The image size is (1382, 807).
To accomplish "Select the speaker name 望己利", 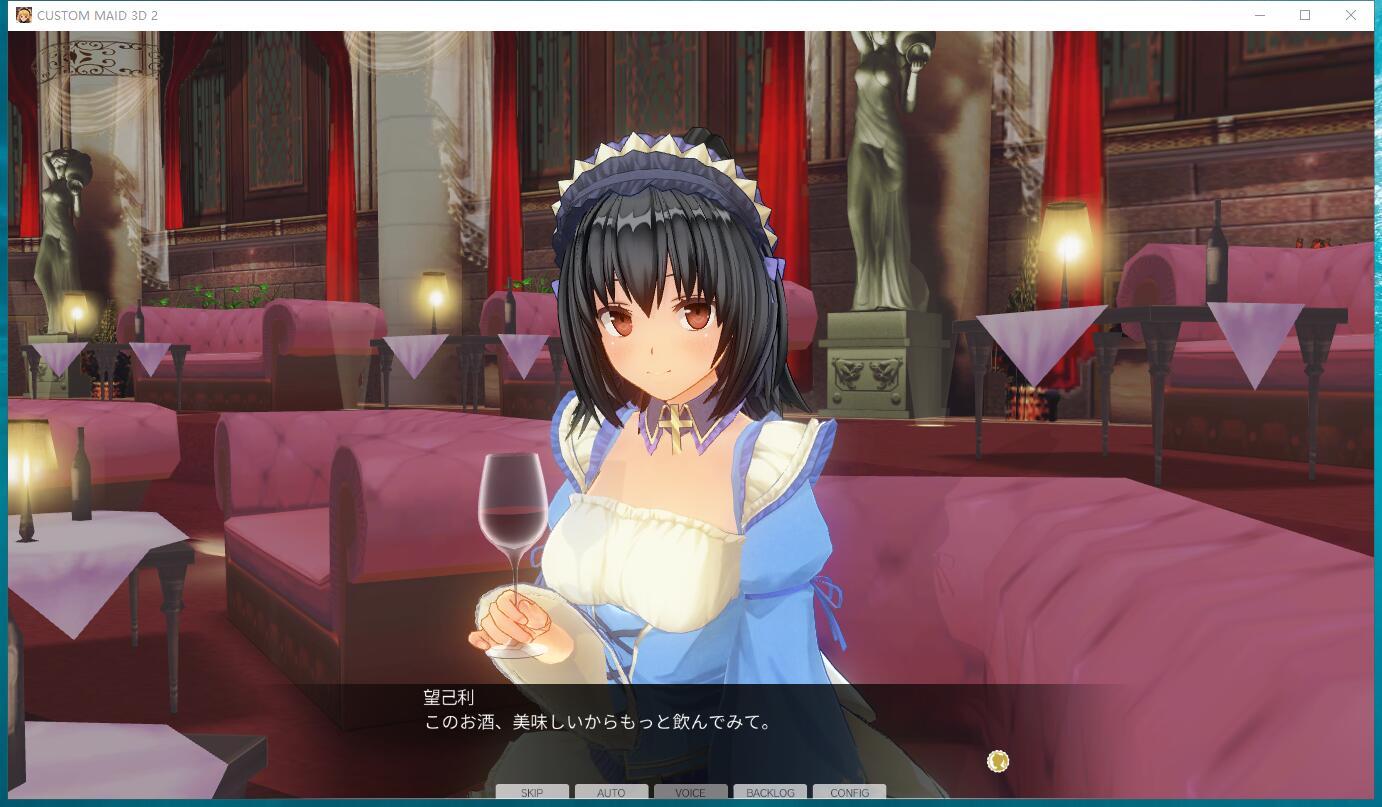I will [x=447, y=698].
